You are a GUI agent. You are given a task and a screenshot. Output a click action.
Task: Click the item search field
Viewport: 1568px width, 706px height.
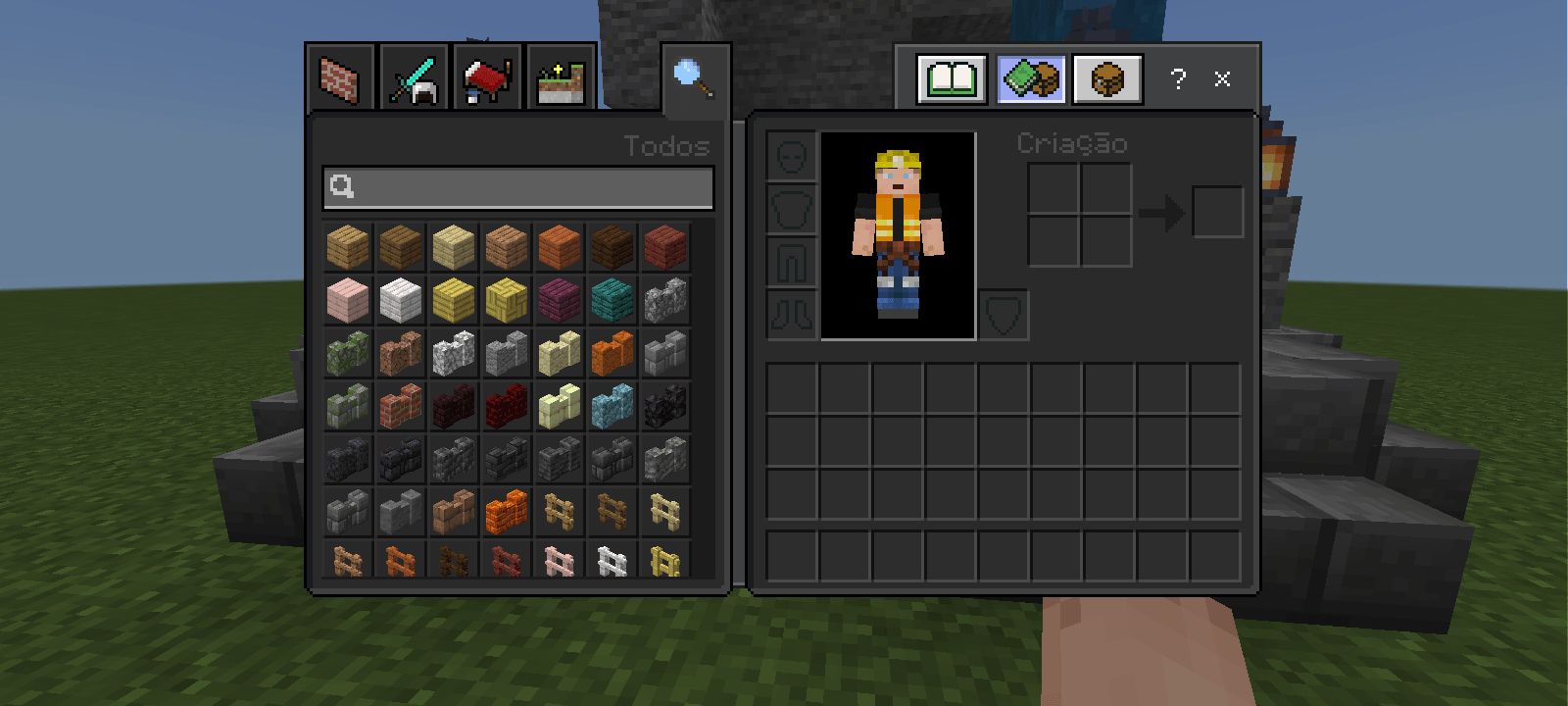pos(517,188)
